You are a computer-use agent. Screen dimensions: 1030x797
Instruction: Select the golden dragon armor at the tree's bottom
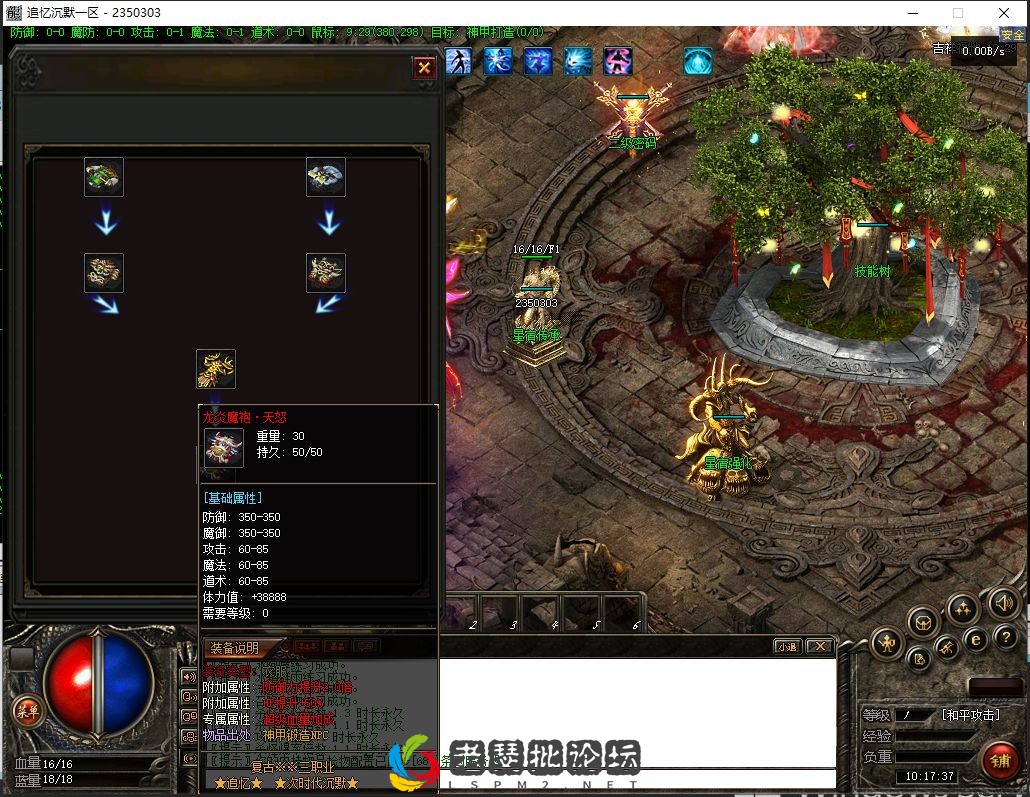click(x=216, y=369)
